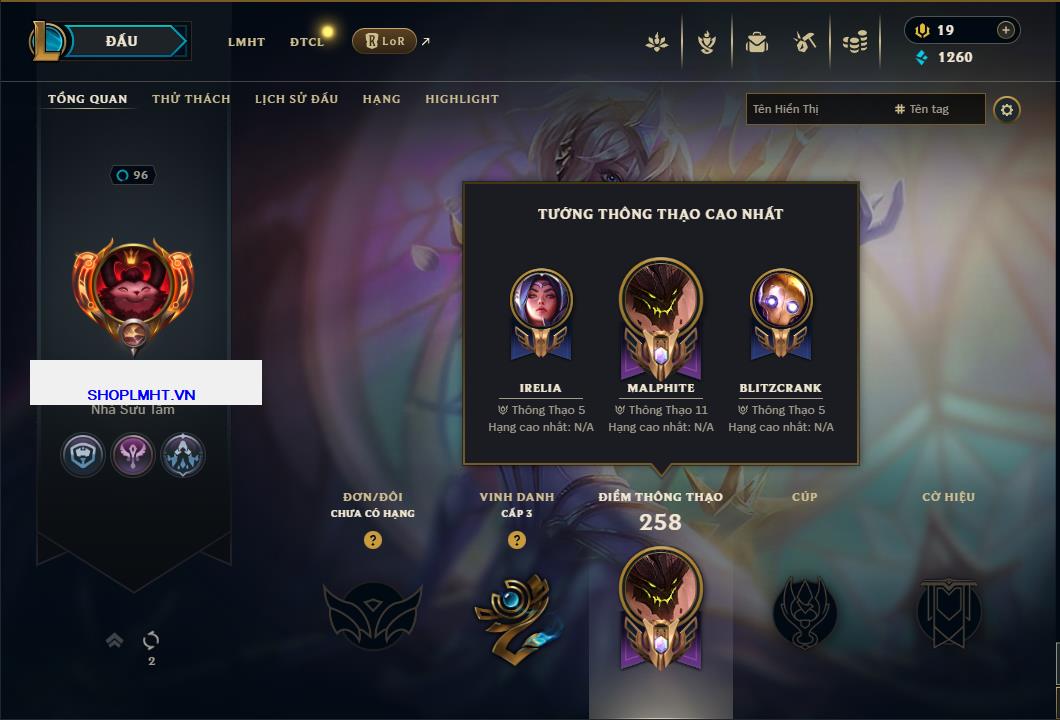Add RP with the plus button
This screenshot has height=720, width=1060.
1005,30
